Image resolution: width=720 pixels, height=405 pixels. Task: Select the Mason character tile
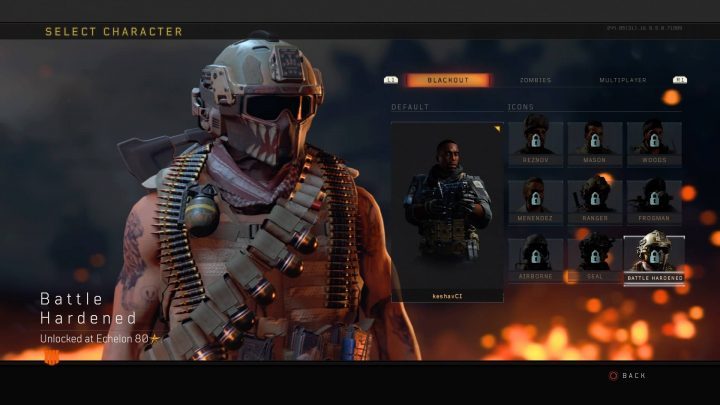(595, 144)
